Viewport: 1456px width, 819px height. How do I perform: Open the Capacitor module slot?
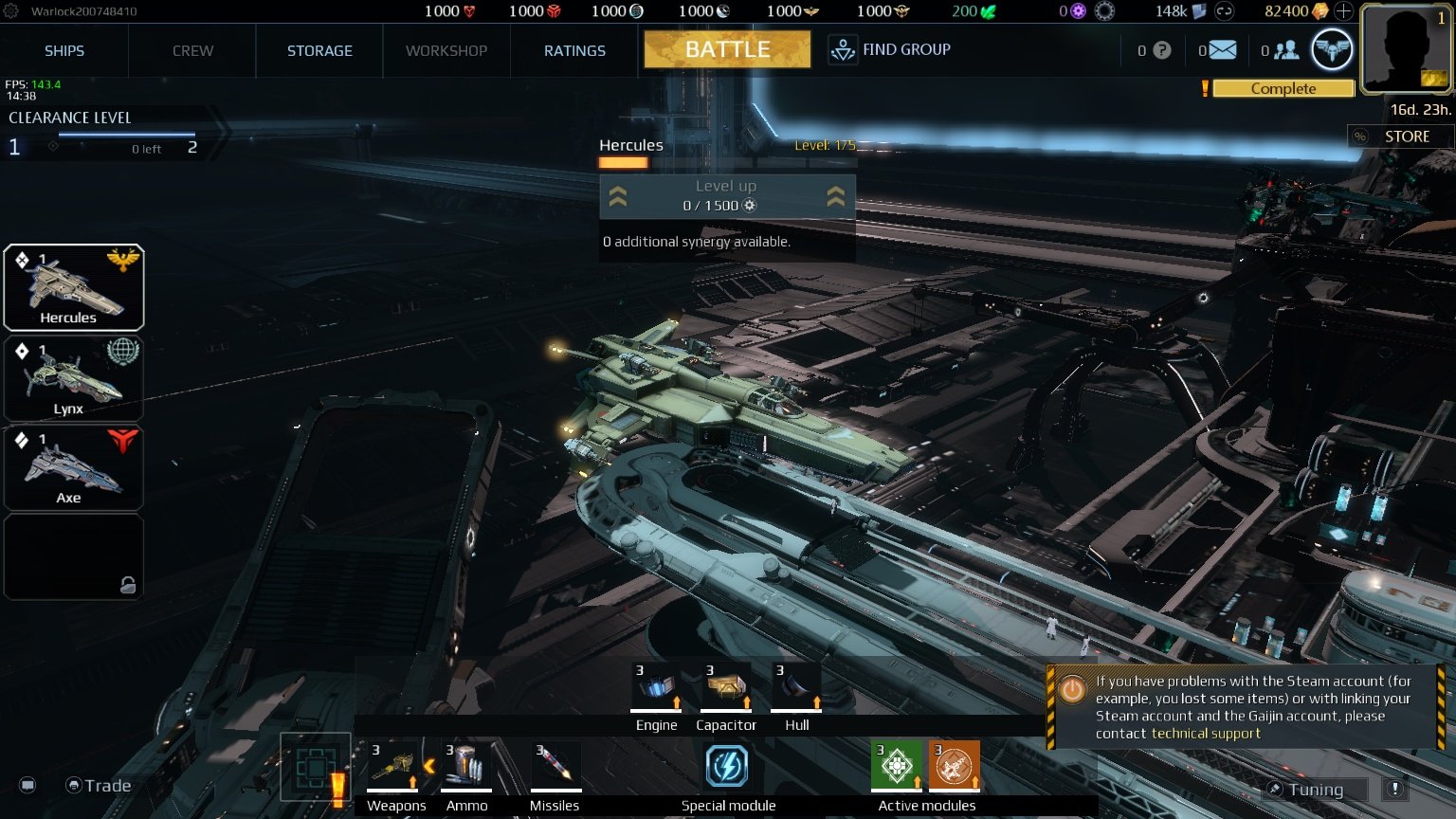click(x=726, y=684)
